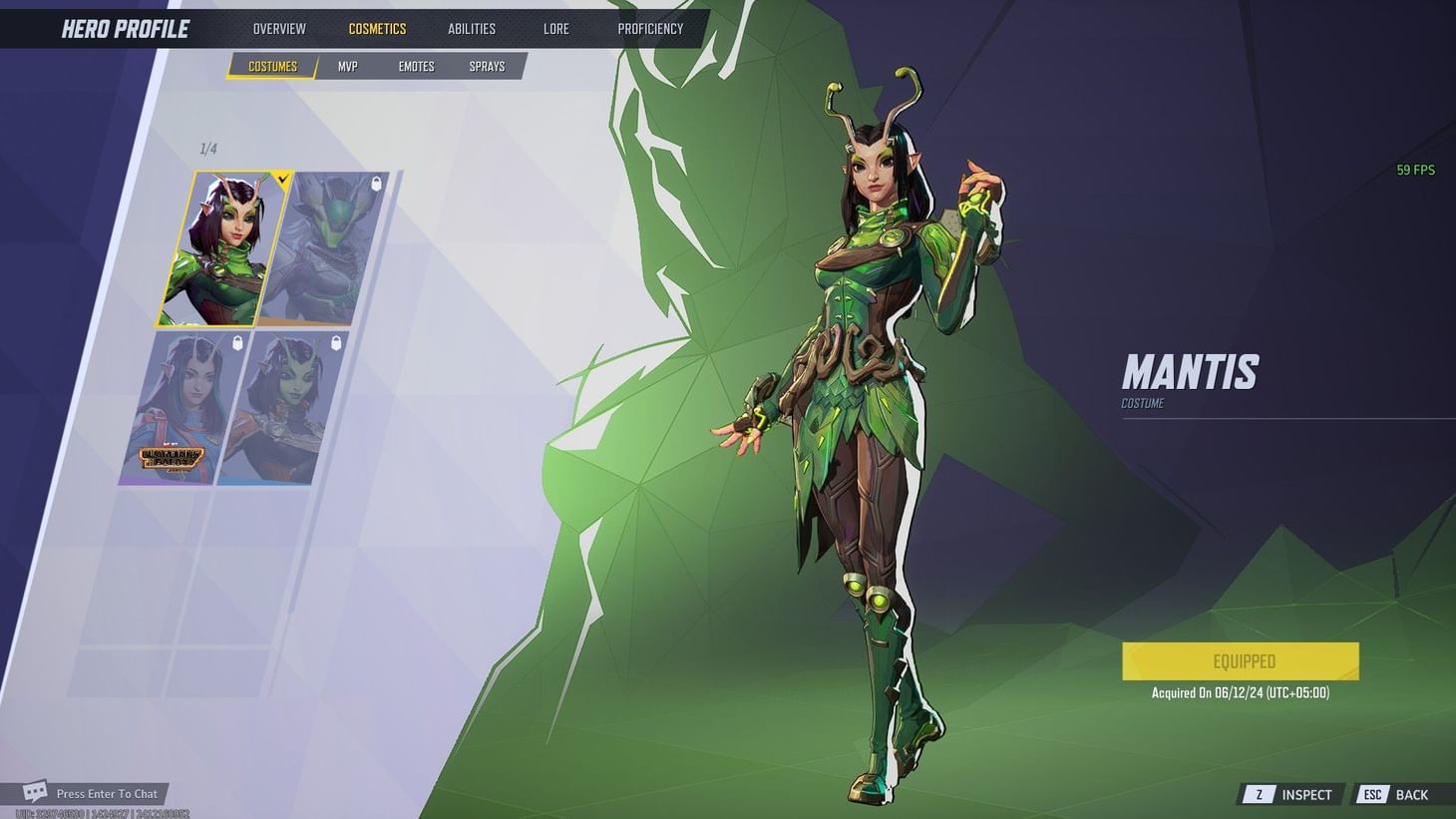Open the Proficiency tab

click(650, 28)
